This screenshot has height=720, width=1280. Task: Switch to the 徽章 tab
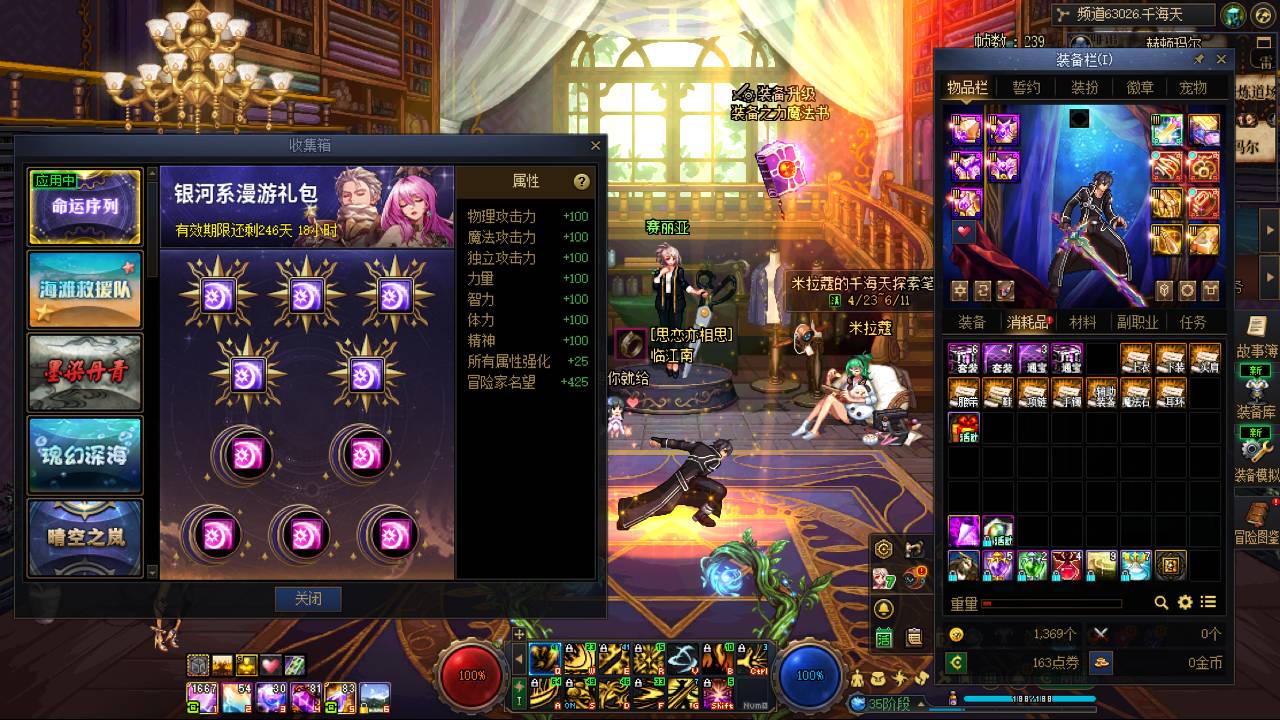point(1140,88)
